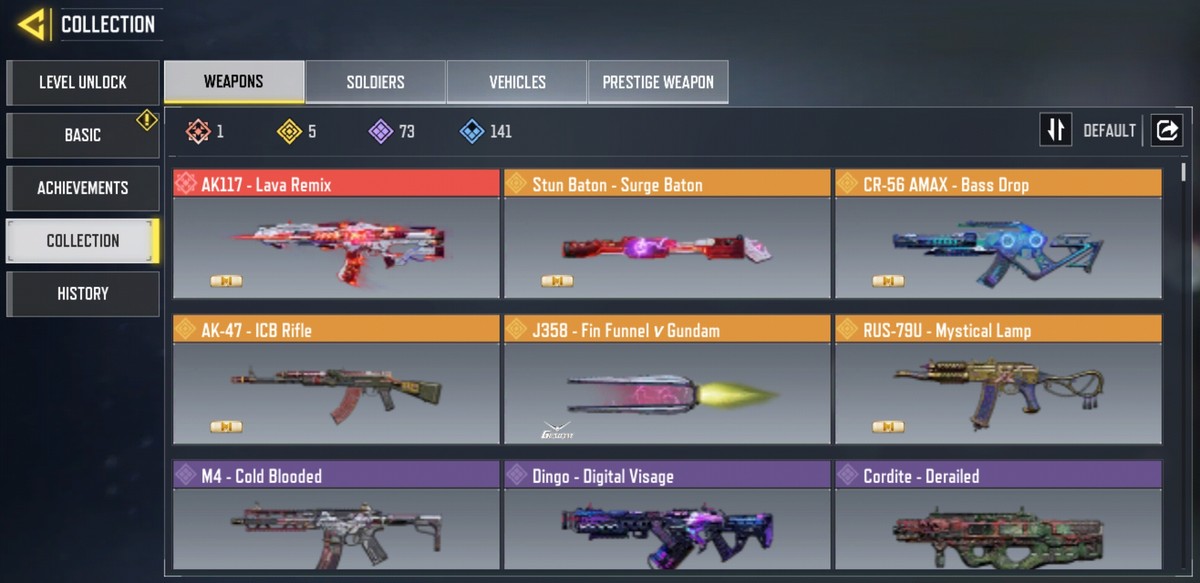The width and height of the screenshot is (1200, 583).
Task: Filter by the blue rare rarity icon
Action: [472, 131]
